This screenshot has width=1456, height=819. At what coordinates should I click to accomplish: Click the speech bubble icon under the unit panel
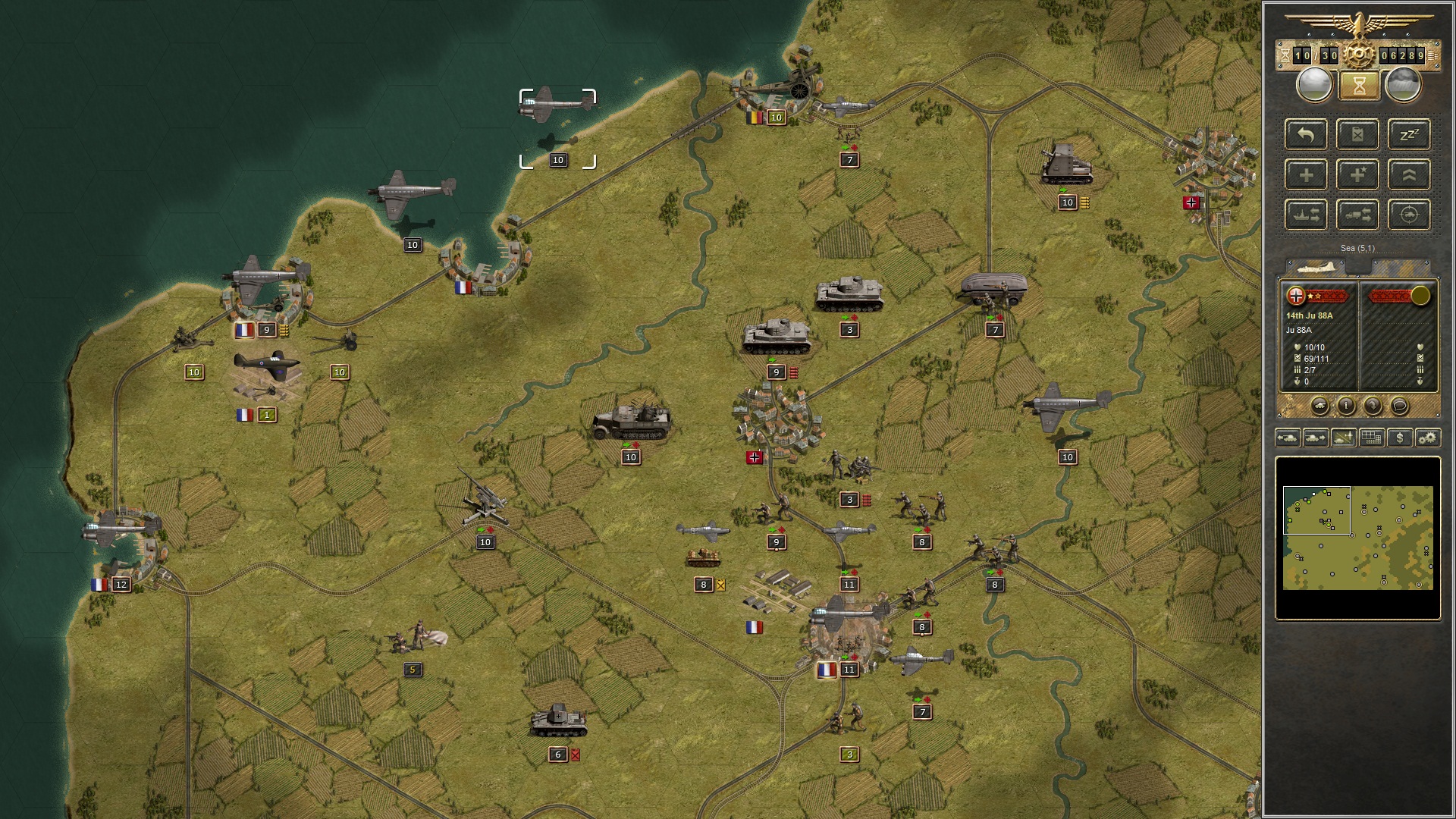pyautogui.click(x=1399, y=406)
